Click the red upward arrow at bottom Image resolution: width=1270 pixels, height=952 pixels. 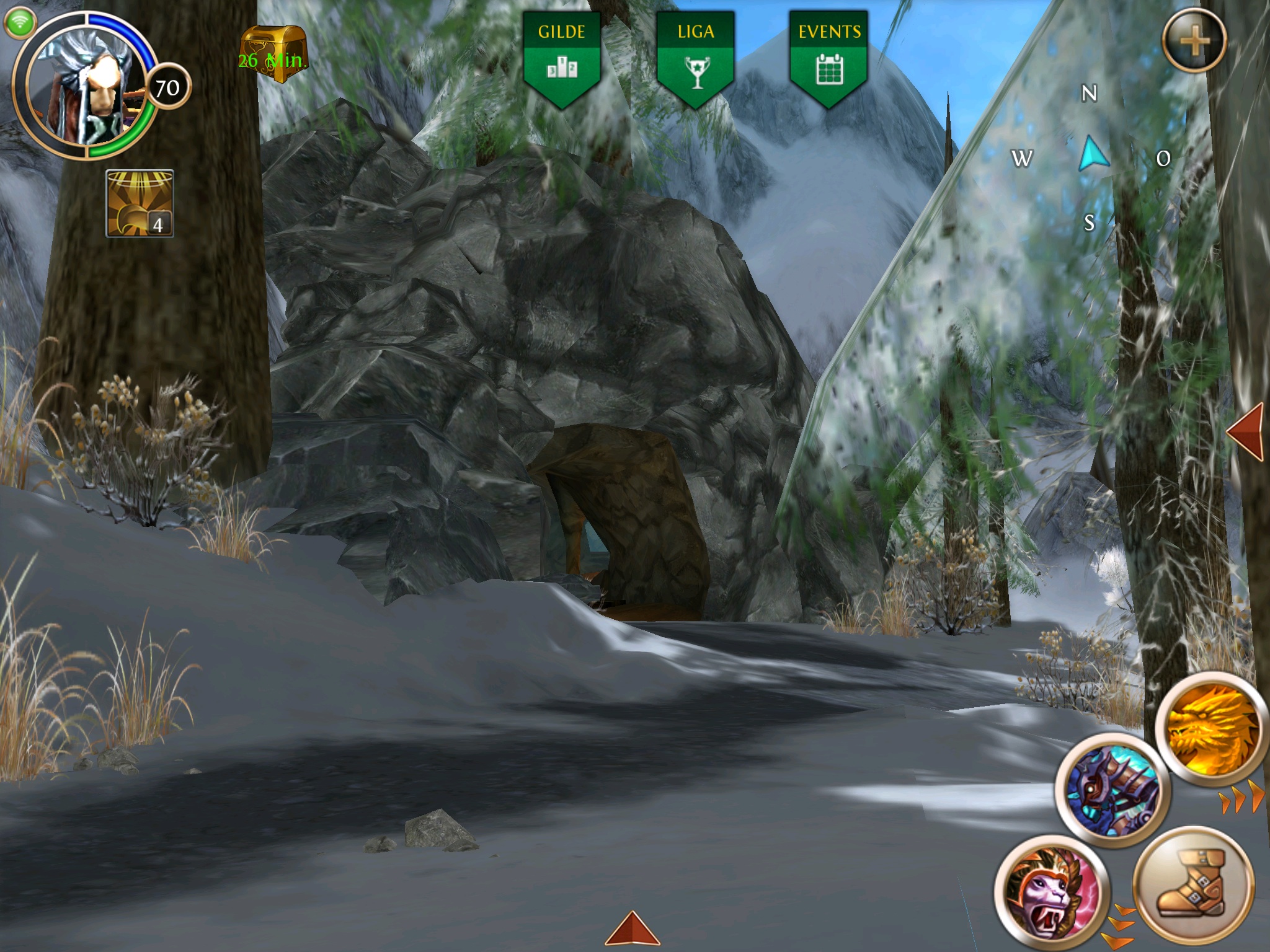point(632,928)
